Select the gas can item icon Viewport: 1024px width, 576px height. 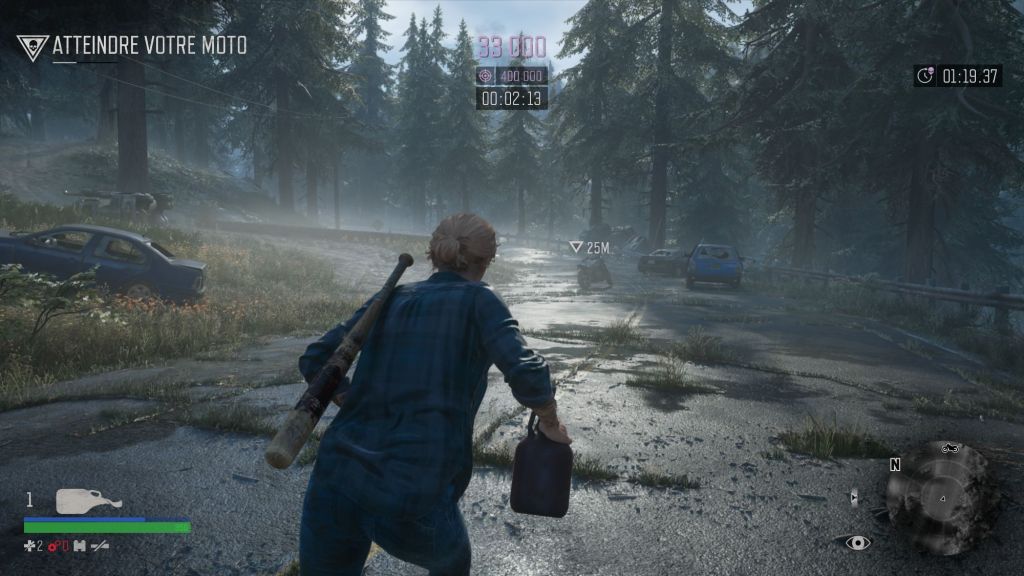point(88,501)
